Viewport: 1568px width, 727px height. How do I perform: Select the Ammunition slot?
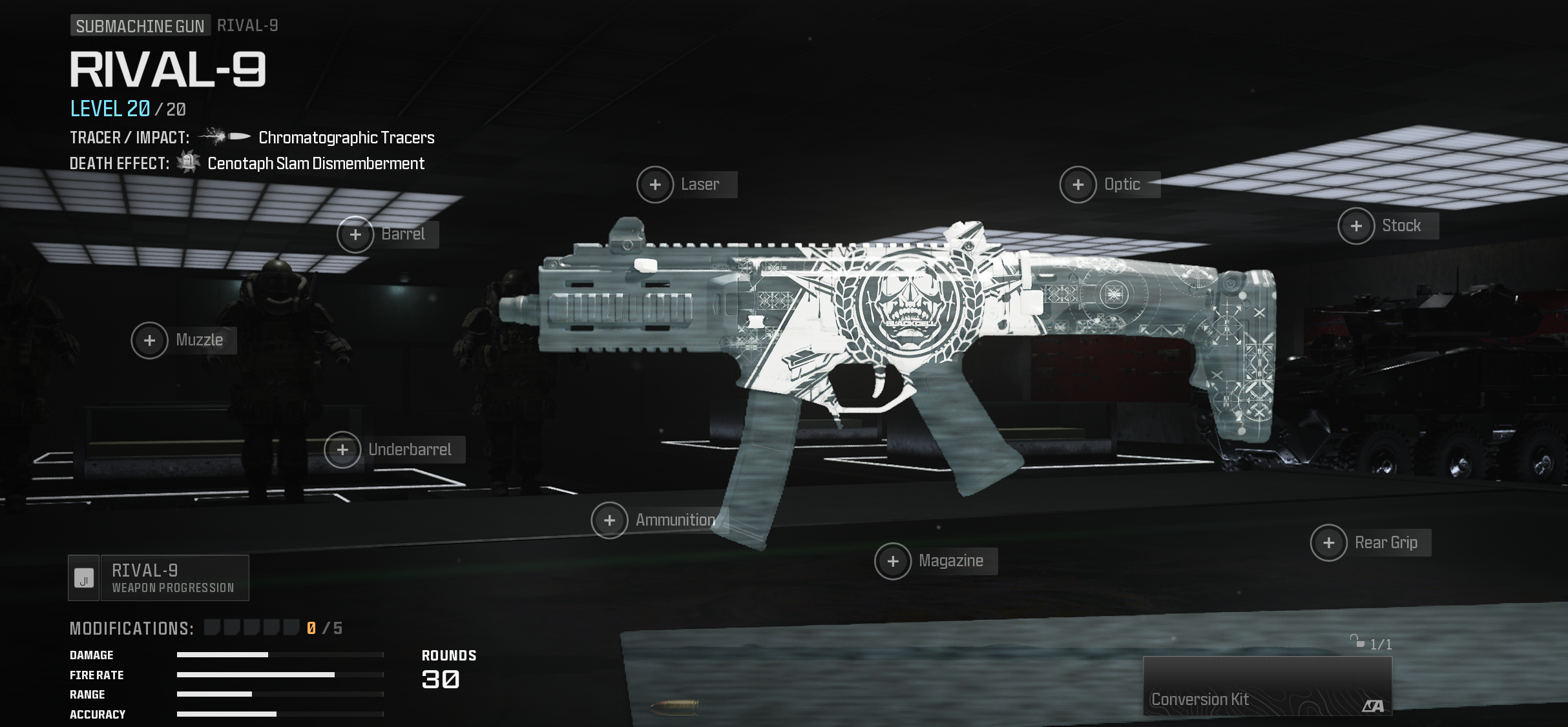(x=610, y=520)
